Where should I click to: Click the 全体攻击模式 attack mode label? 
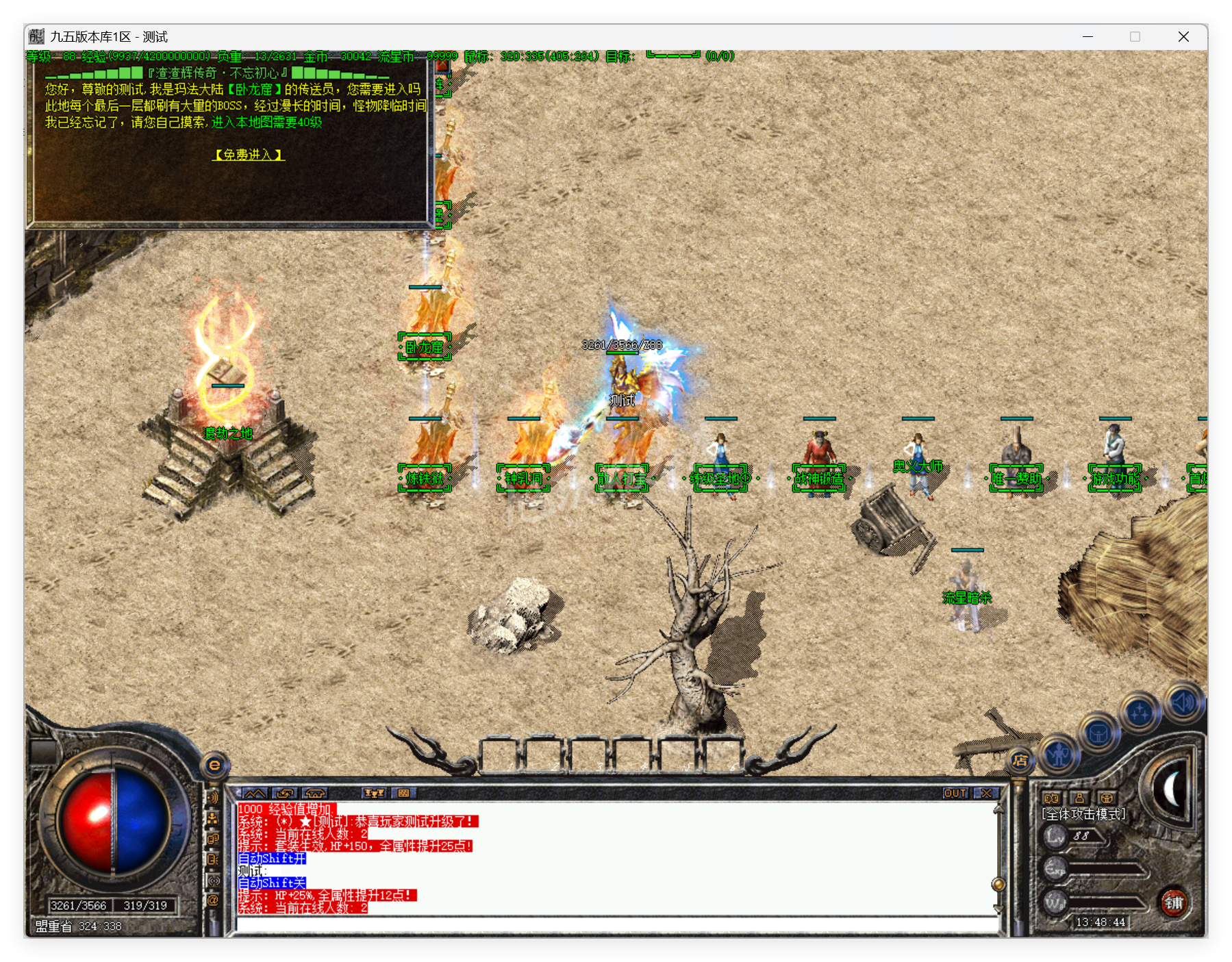coord(1083,814)
